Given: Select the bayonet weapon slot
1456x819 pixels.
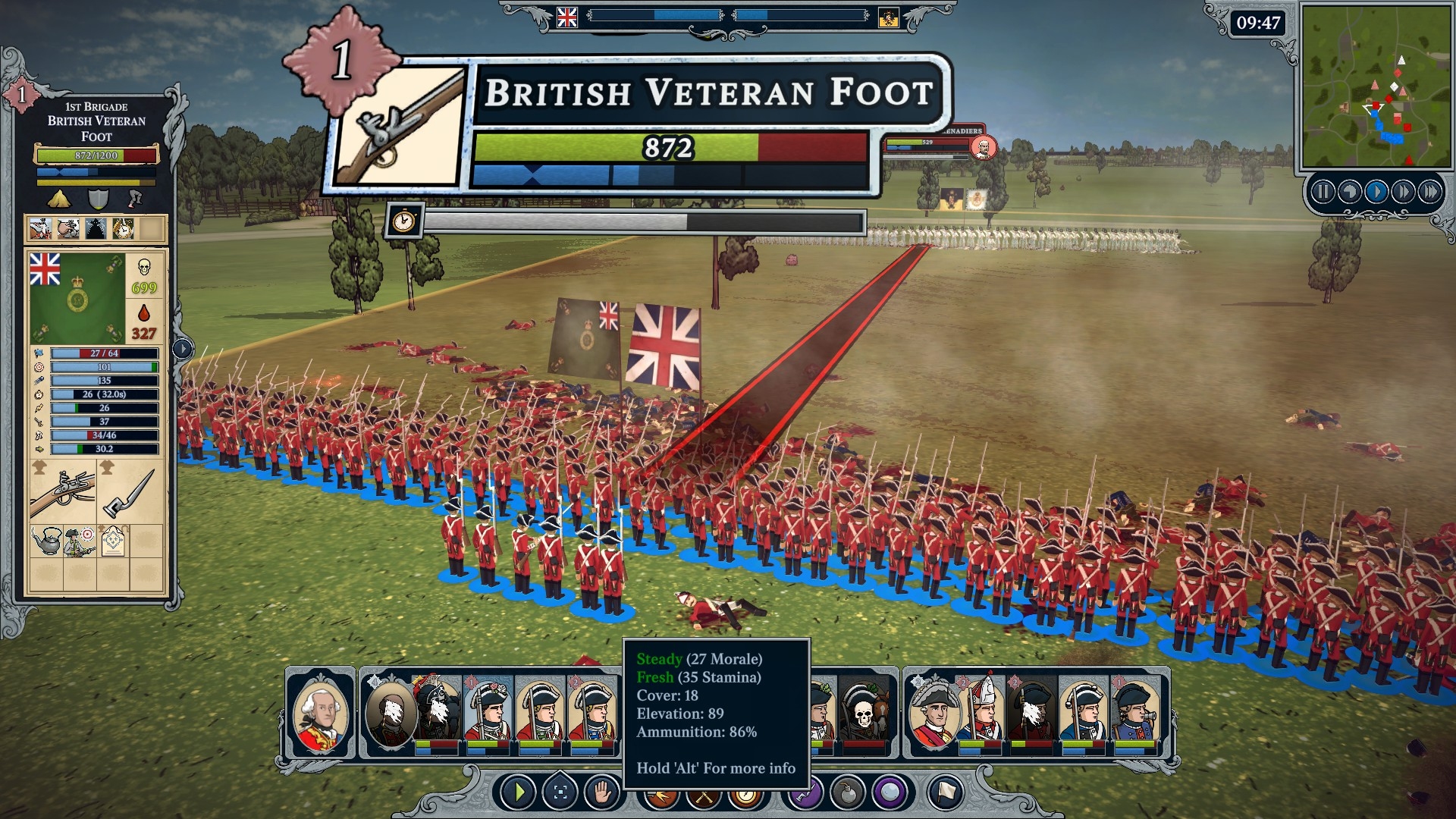Looking at the screenshot, I should click(130, 494).
